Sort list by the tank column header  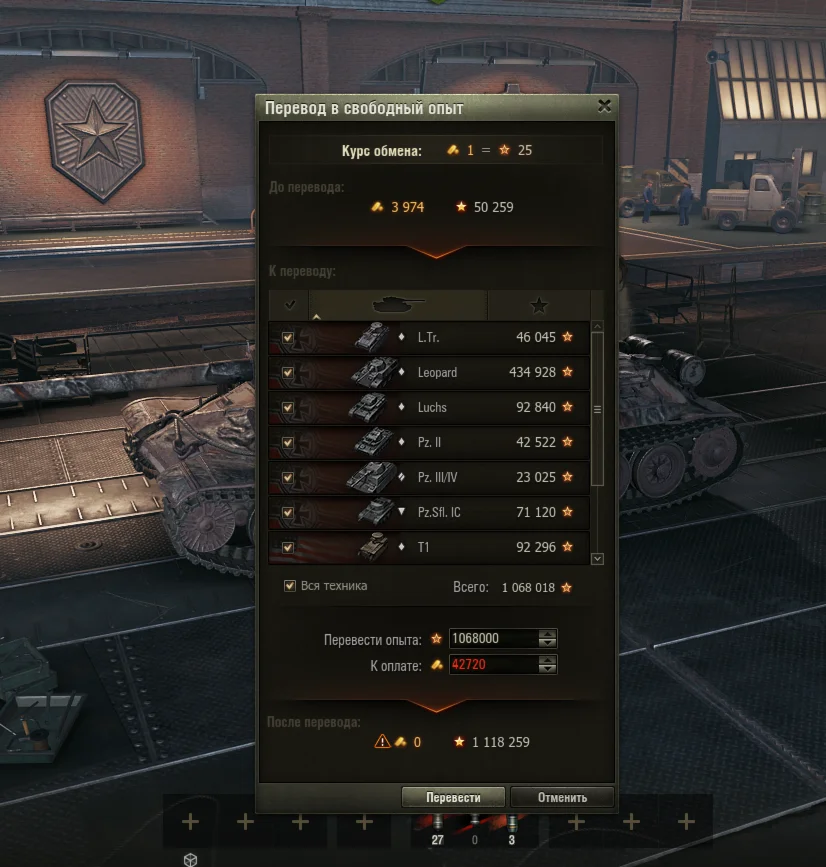coord(398,304)
